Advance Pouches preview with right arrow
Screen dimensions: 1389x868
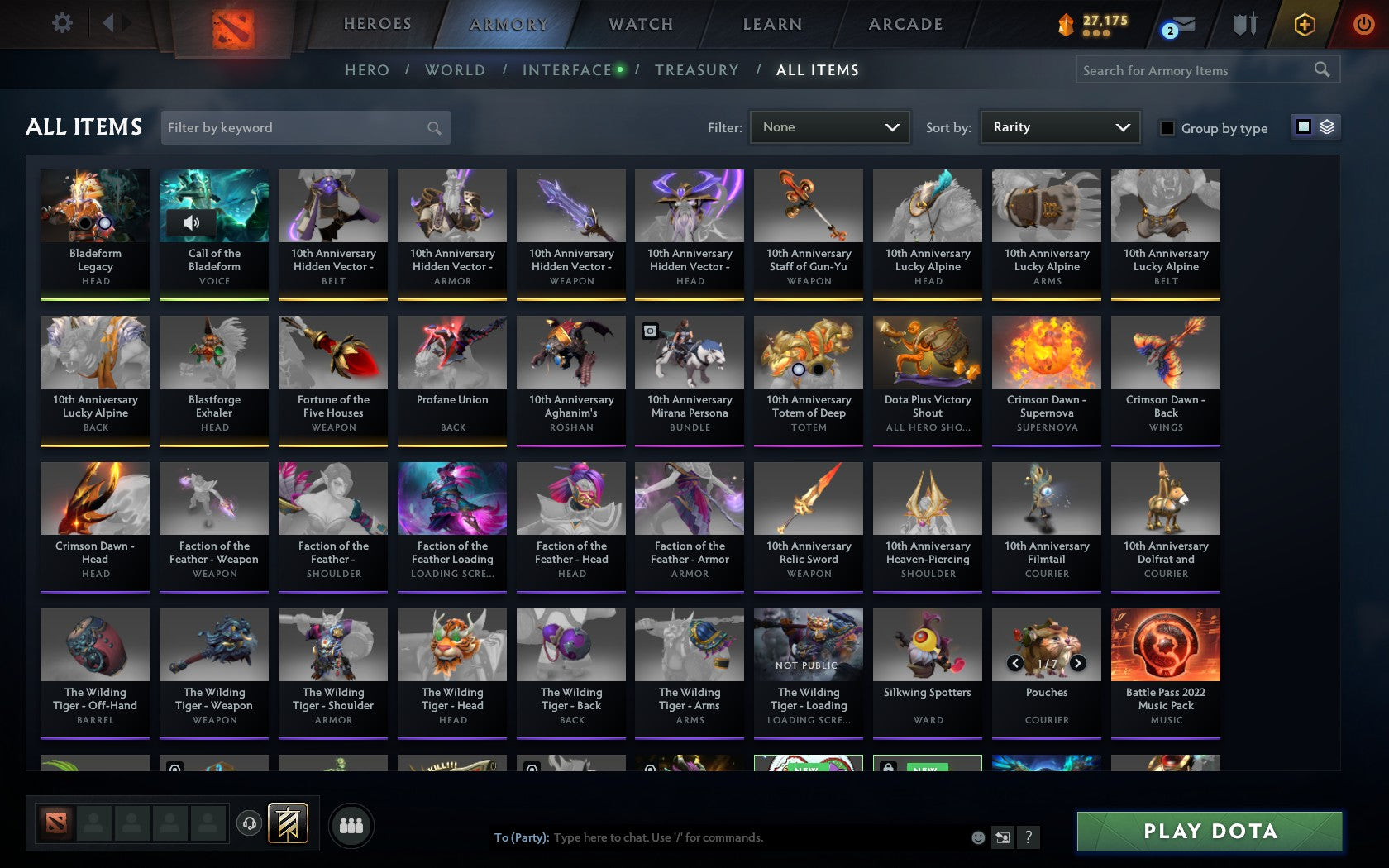[x=1077, y=663]
